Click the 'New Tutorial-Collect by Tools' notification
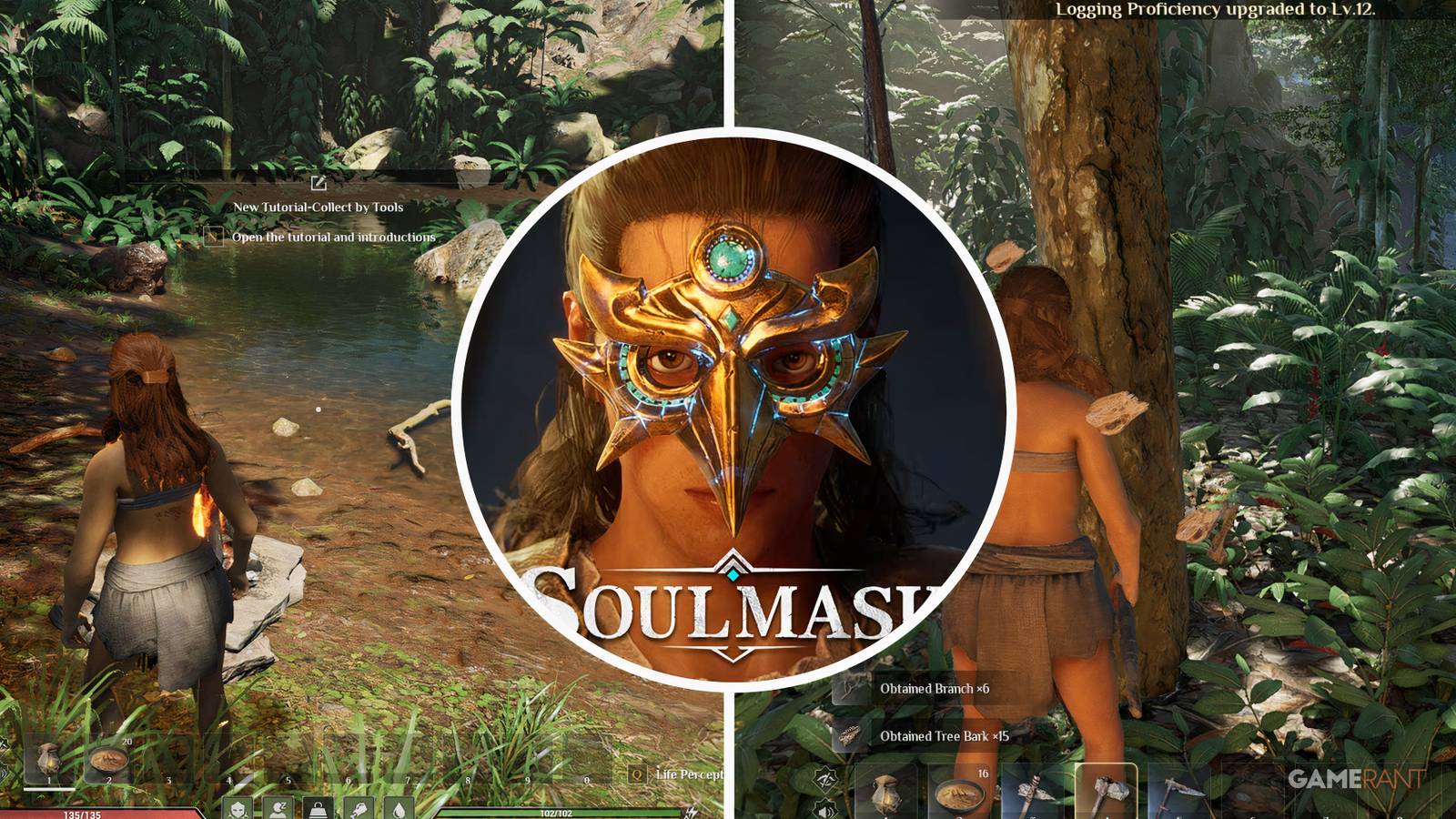Image resolution: width=1456 pixels, height=819 pixels. 320,207
